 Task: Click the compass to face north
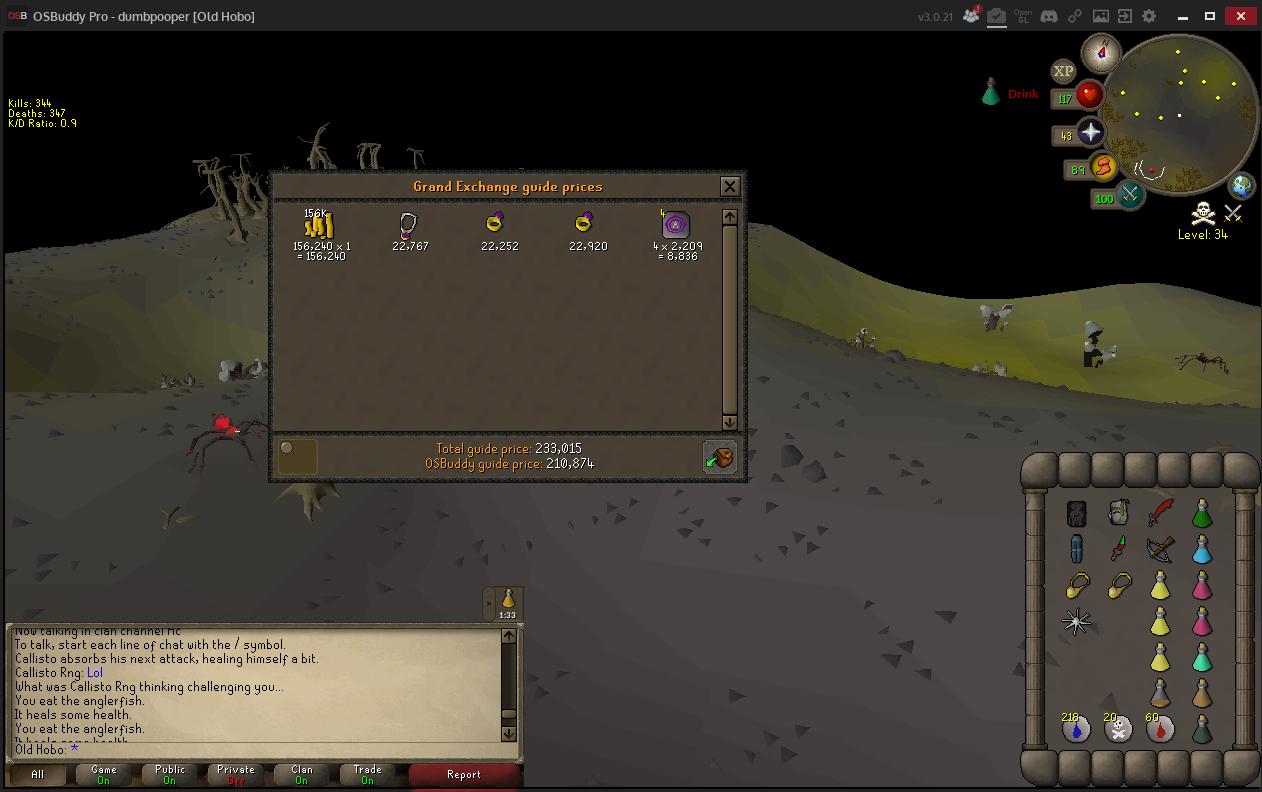coord(1102,50)
